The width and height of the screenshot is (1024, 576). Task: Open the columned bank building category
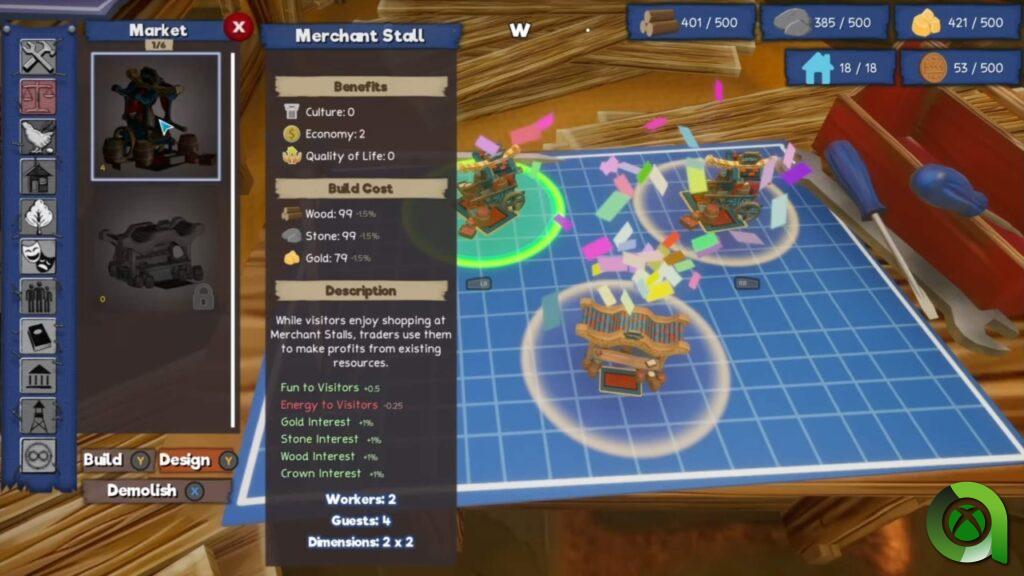(x=38, y=376)
